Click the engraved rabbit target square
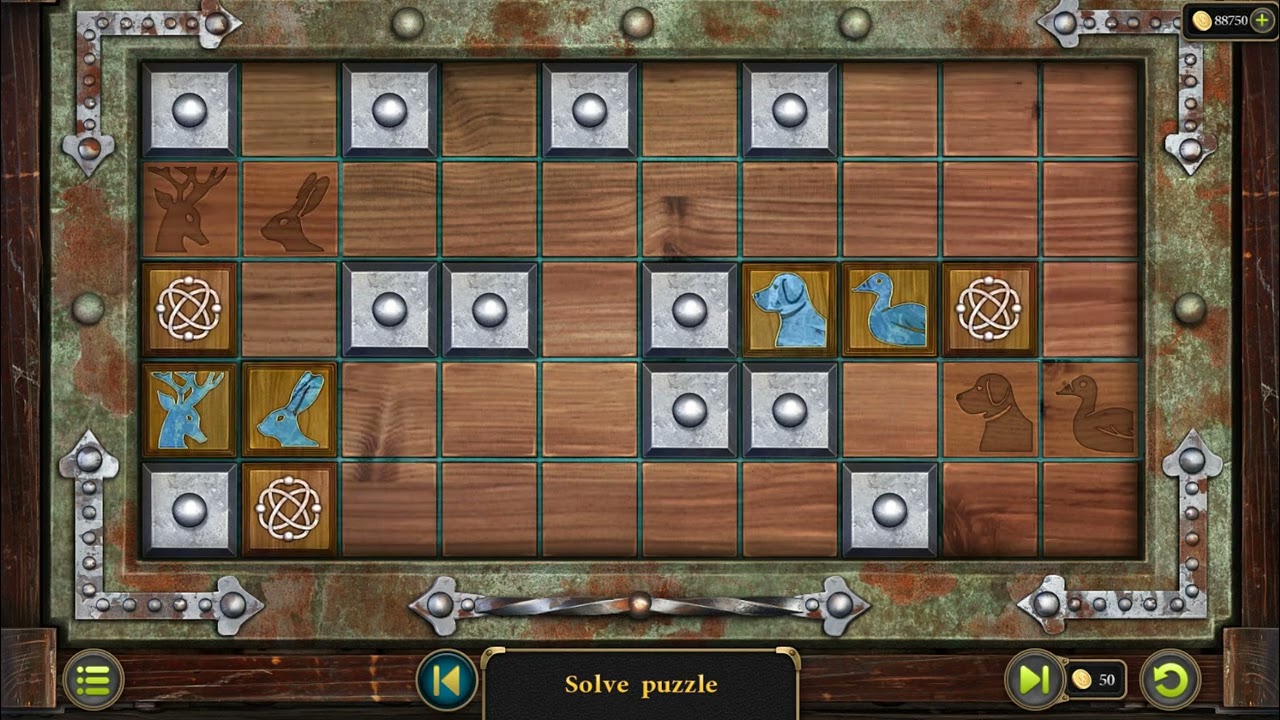Viewport: 1280px width, 720px height. 290,210
